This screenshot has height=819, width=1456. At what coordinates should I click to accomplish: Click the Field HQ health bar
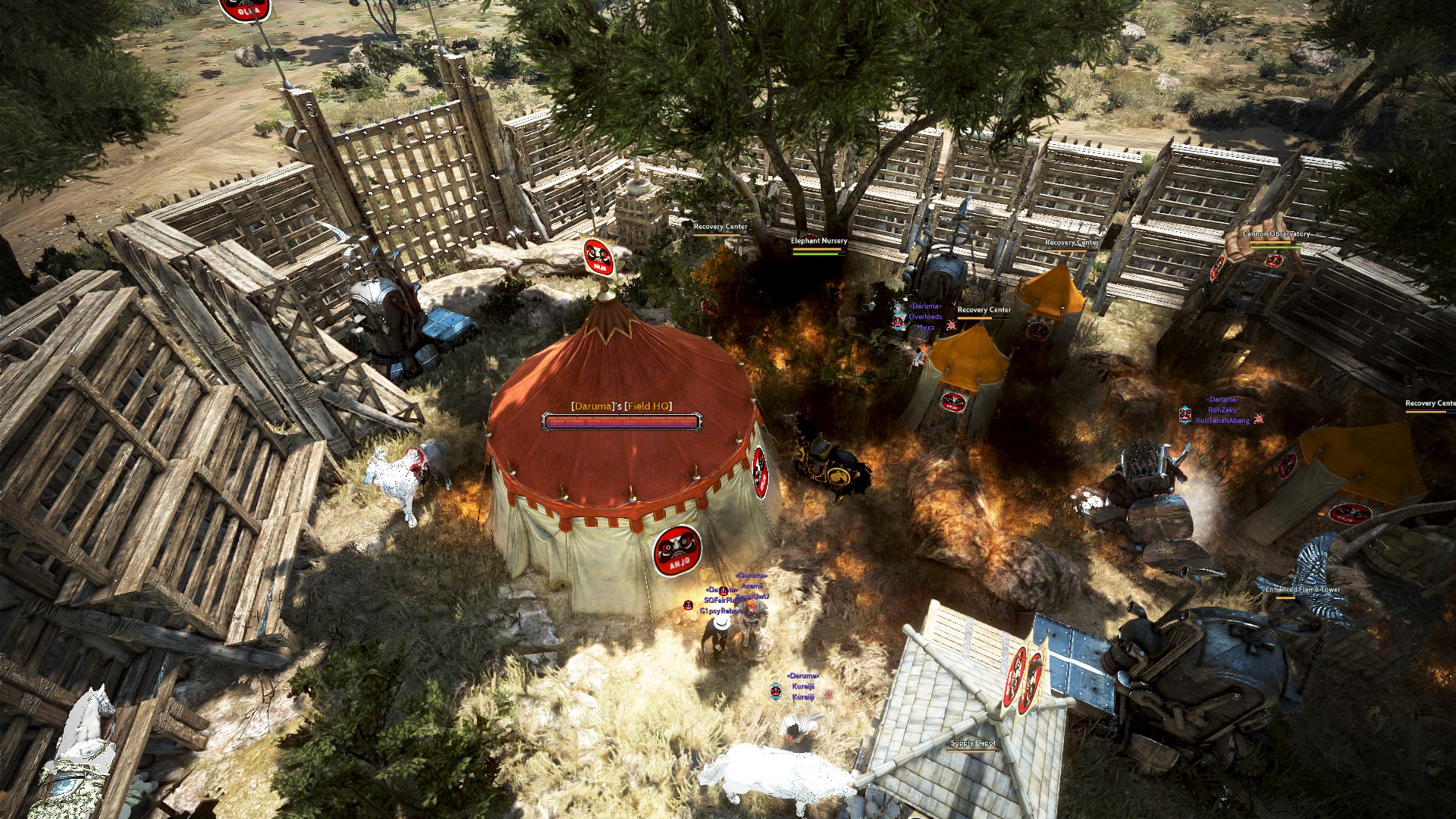point(618,421)
